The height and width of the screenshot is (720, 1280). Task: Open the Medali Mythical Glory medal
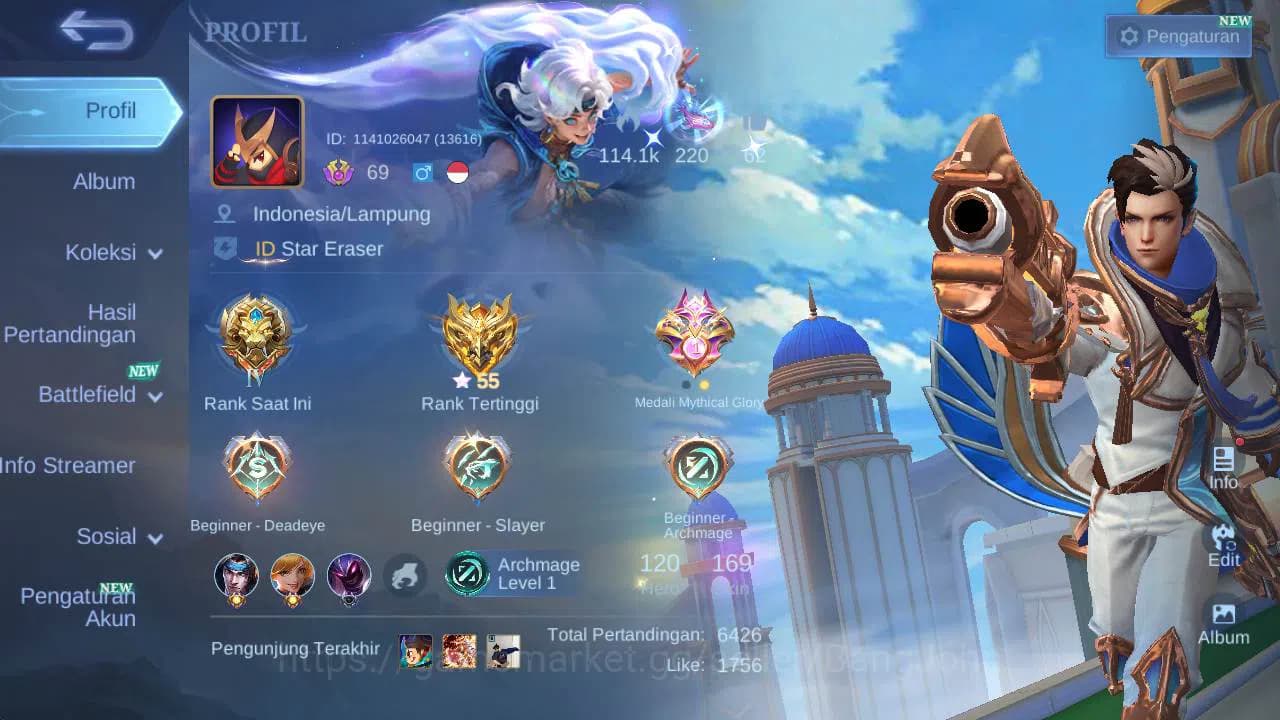click(695, 335)
